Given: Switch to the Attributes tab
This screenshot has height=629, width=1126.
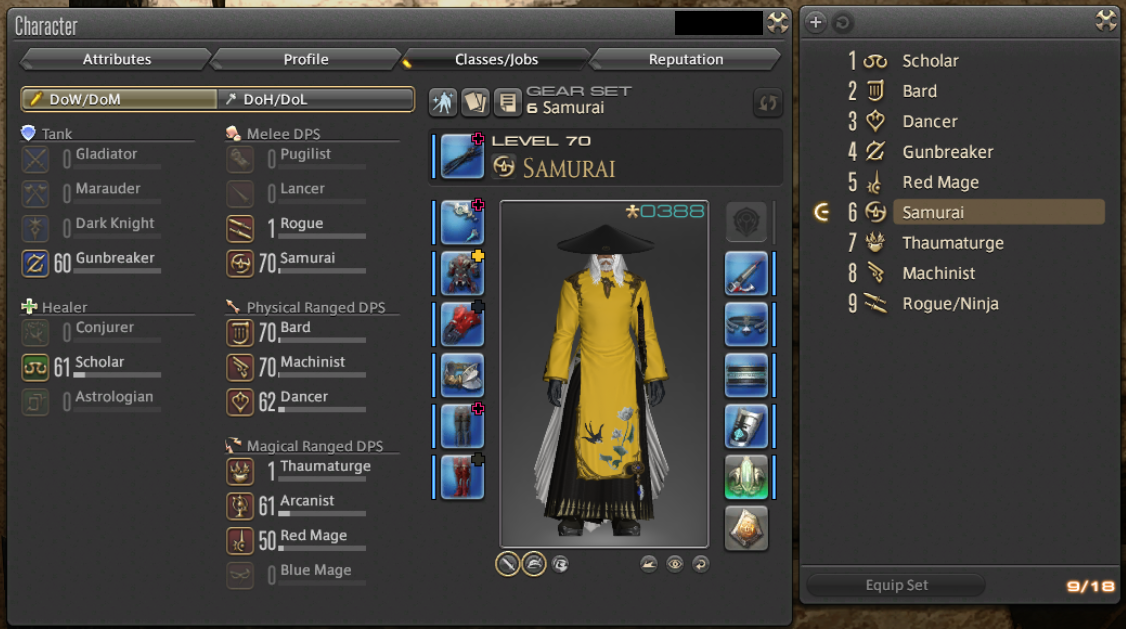Looking at the screenshot, I should (117, 60).
